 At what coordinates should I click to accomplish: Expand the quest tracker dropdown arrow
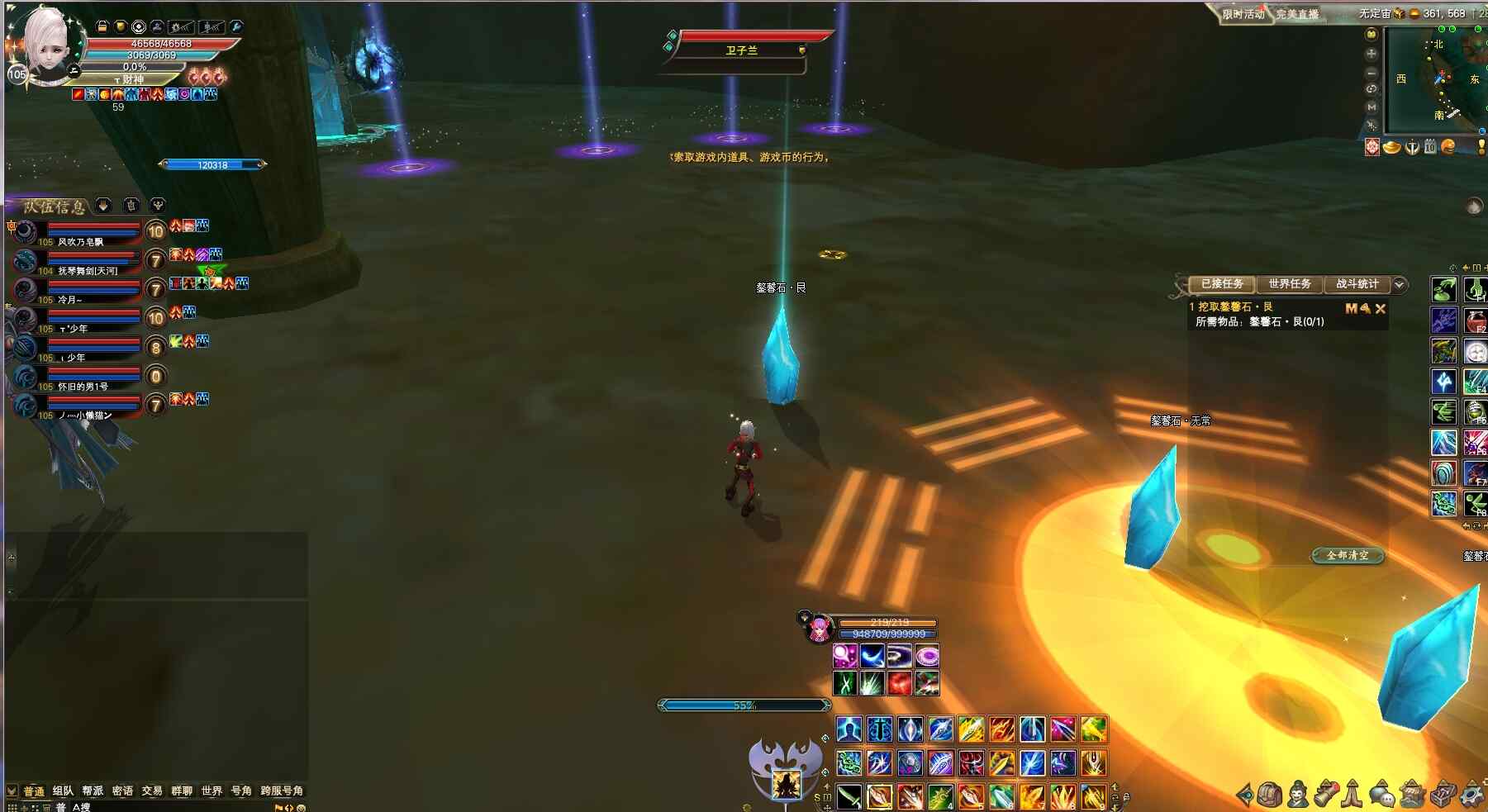coord(1399,284)
